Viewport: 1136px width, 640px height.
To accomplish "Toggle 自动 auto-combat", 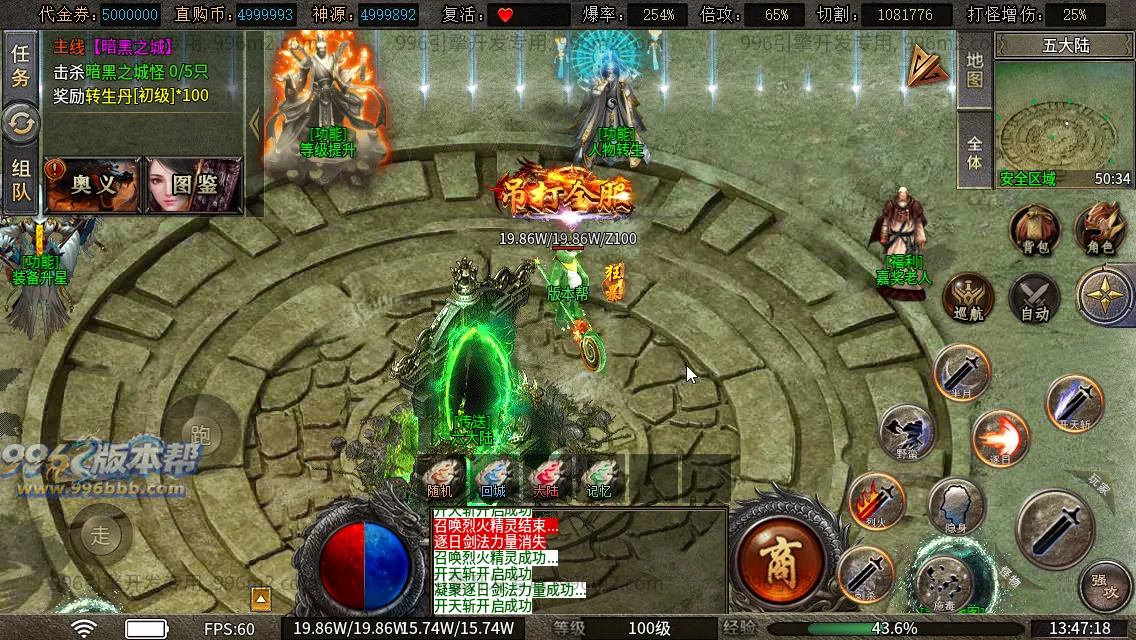I will pos(1034,297).
